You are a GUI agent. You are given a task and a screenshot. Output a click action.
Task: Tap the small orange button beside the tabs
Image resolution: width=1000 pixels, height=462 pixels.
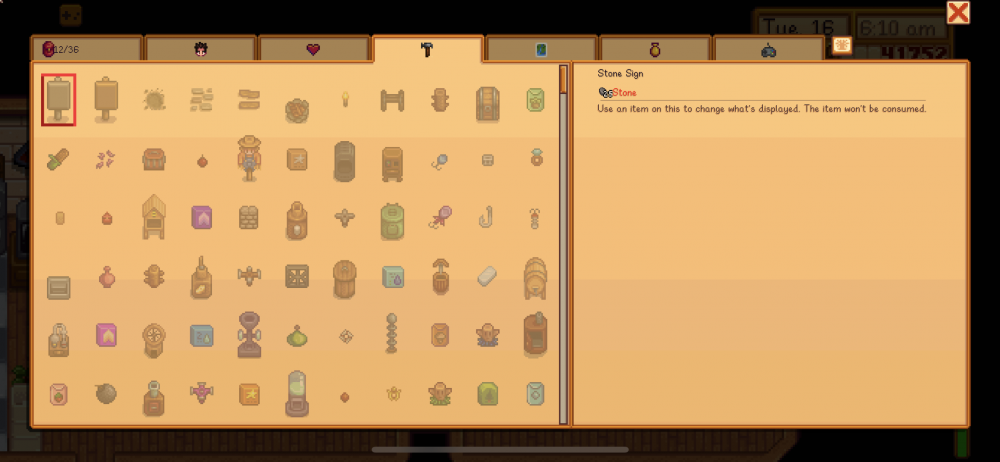(842, 45)
